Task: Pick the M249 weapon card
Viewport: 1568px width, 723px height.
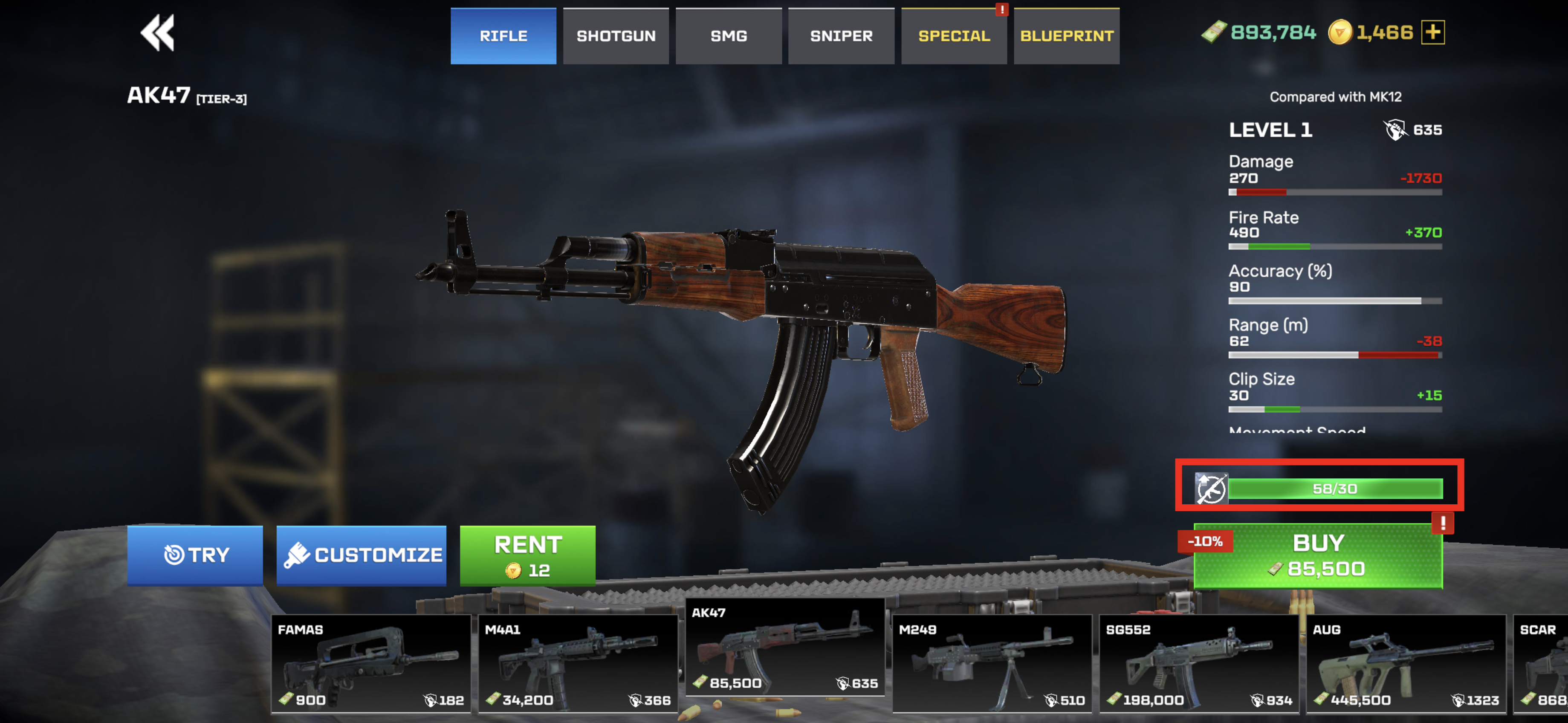Action: [992, 663]
